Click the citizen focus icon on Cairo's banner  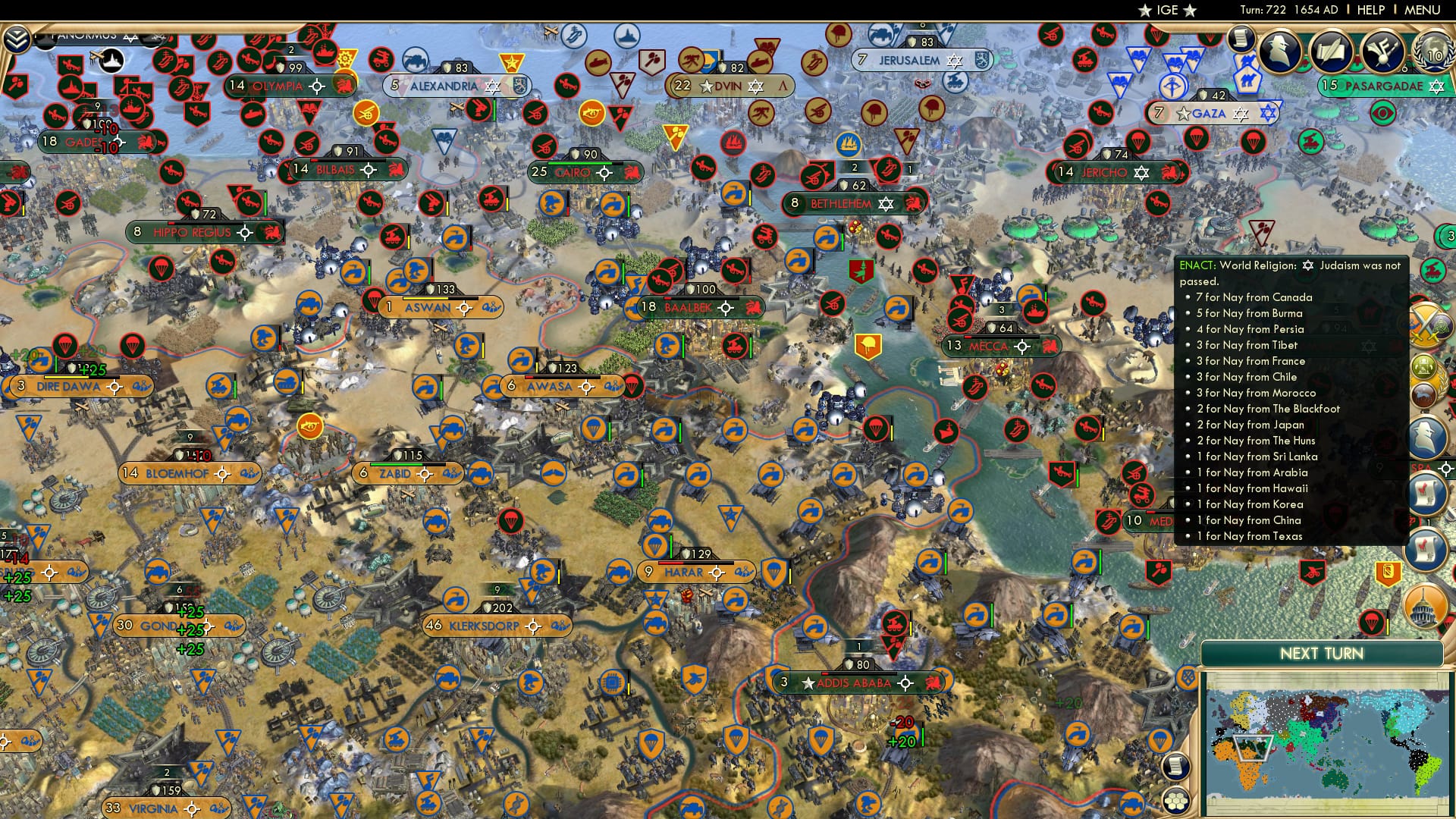pyautogui.click(x=603, y=172)
